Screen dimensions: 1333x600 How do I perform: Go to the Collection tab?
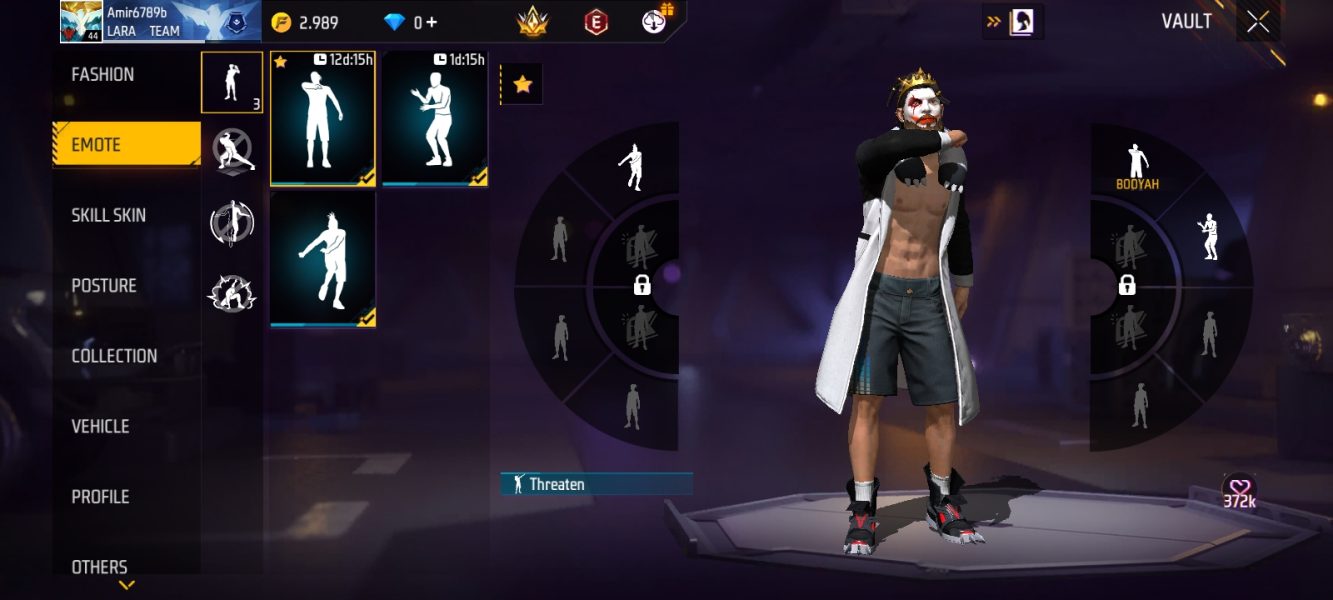(114, 356)
